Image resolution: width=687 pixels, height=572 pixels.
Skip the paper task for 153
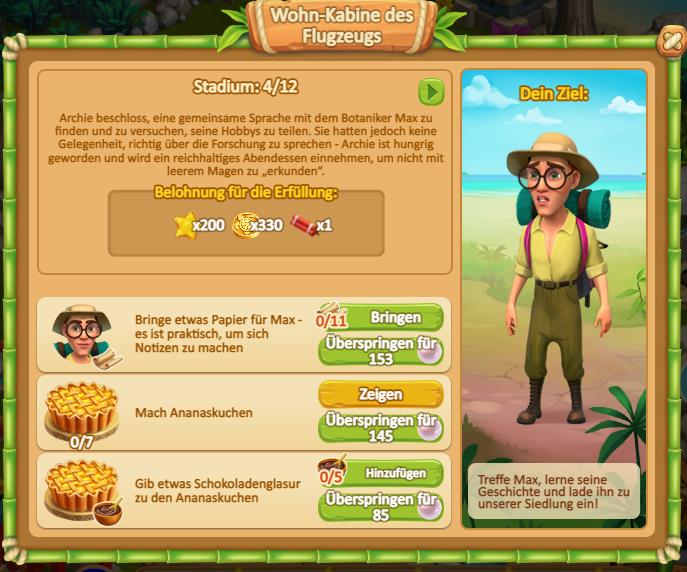point(380,351)
